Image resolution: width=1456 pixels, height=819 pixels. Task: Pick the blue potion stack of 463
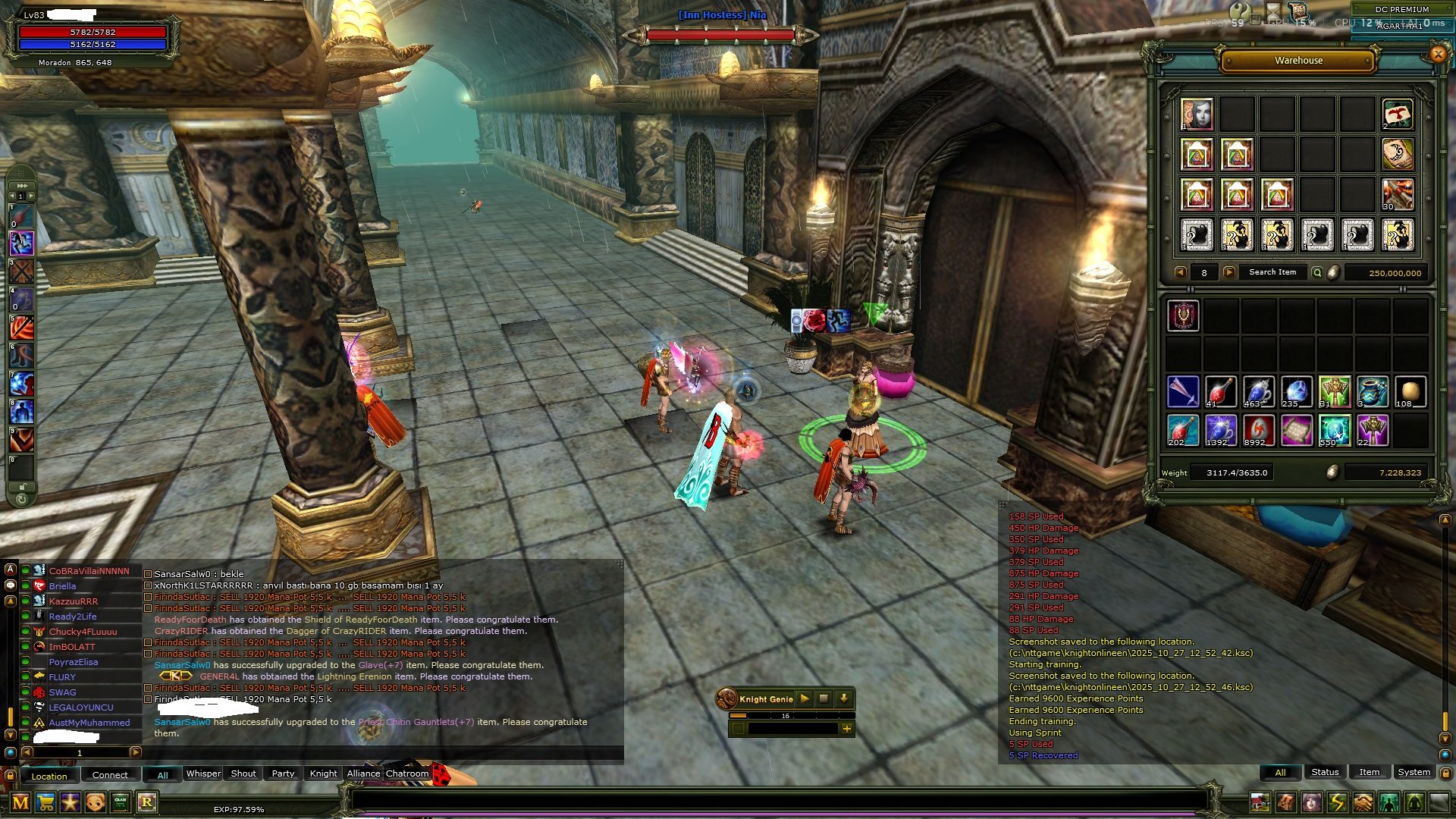tap(1259, 392)
